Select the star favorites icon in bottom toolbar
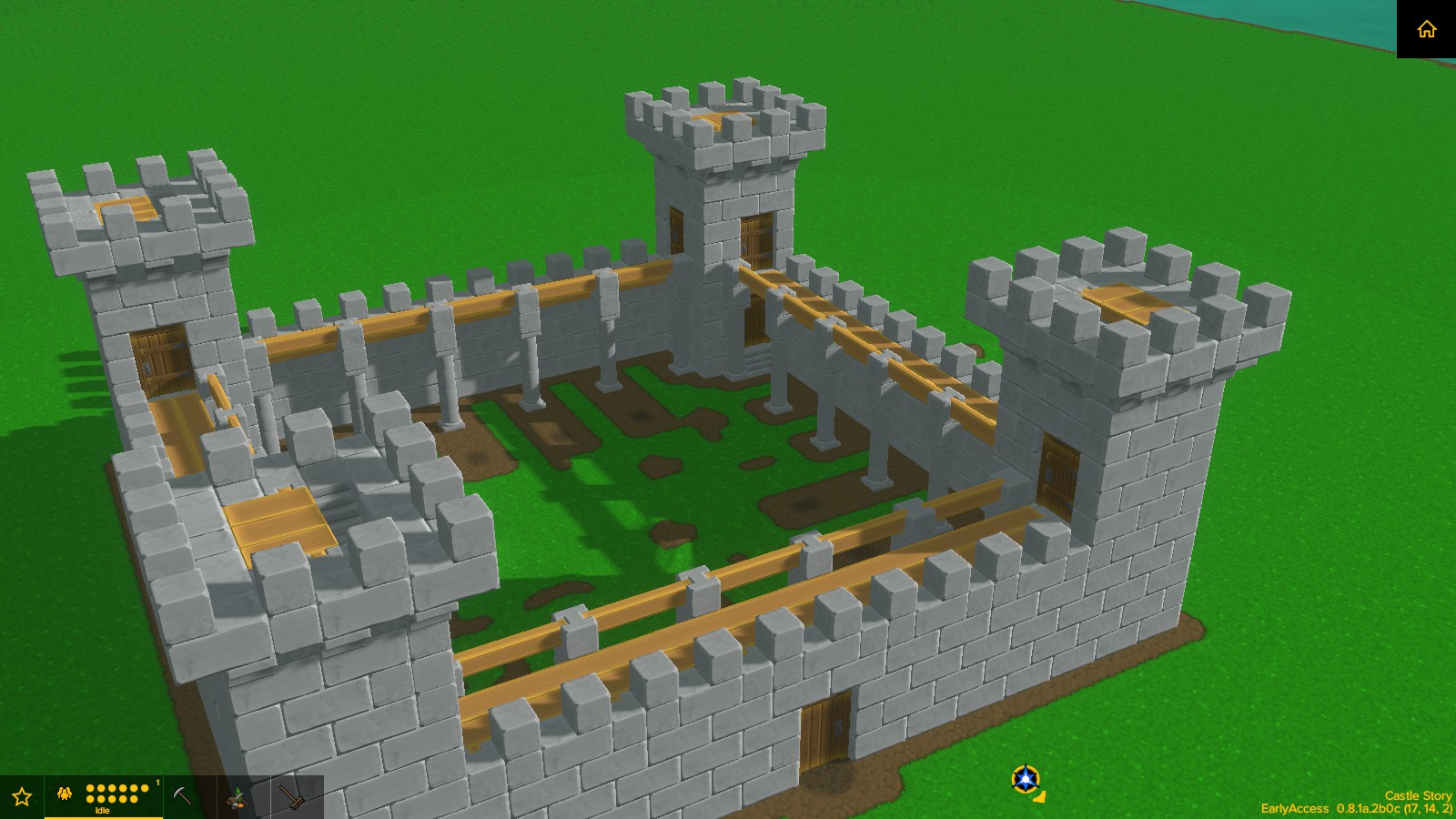This screenshot has height=819, width=1456. coord(23,794)
